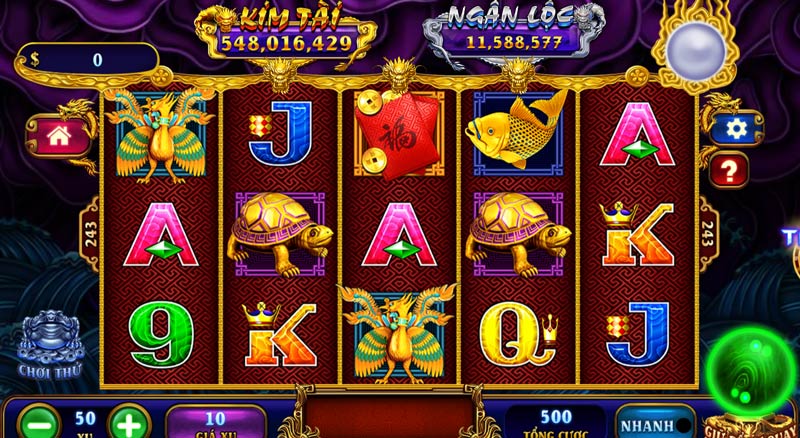Increase the bet with the plus button
Screen dimensions: 800x438
click(129, 421)
